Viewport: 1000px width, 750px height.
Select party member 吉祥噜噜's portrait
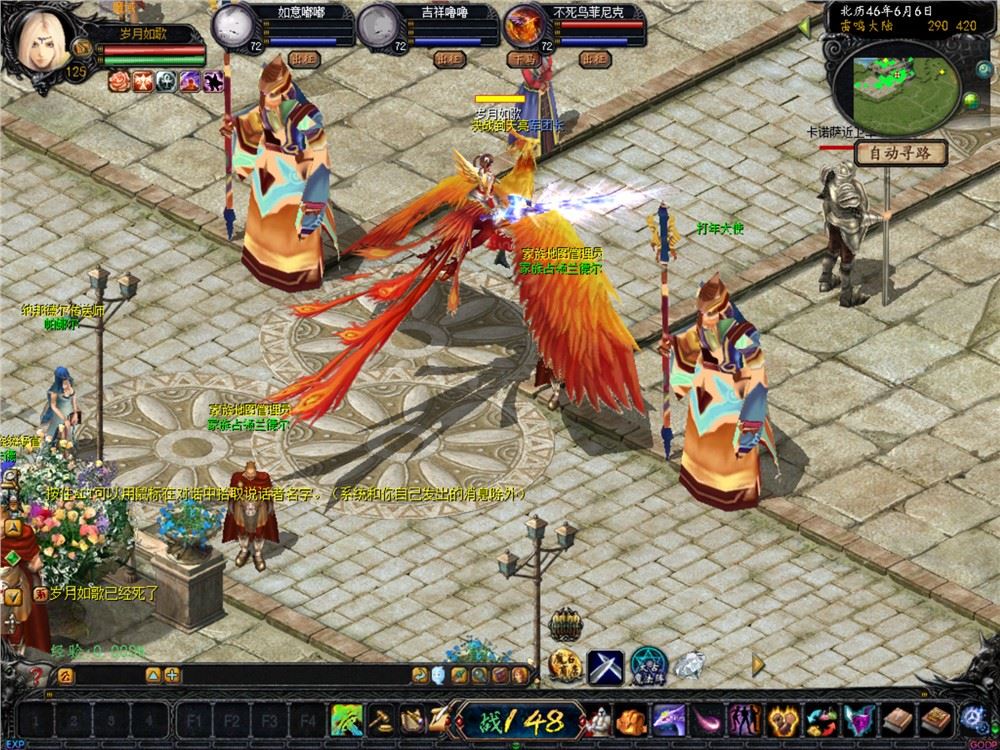click(x=378, y=23)
